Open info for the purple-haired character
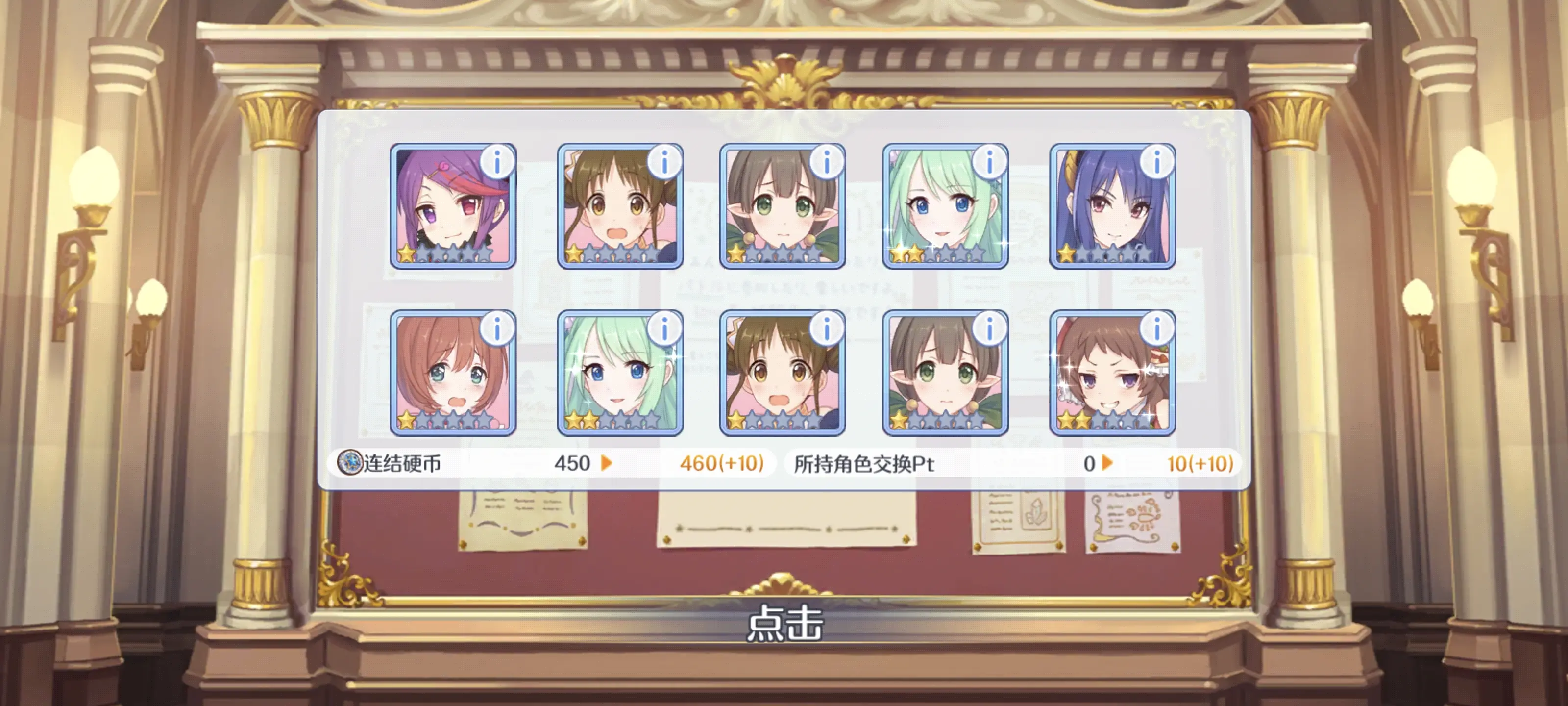Viewport: 1568px width, 706px height. click(x=497, y=162)
